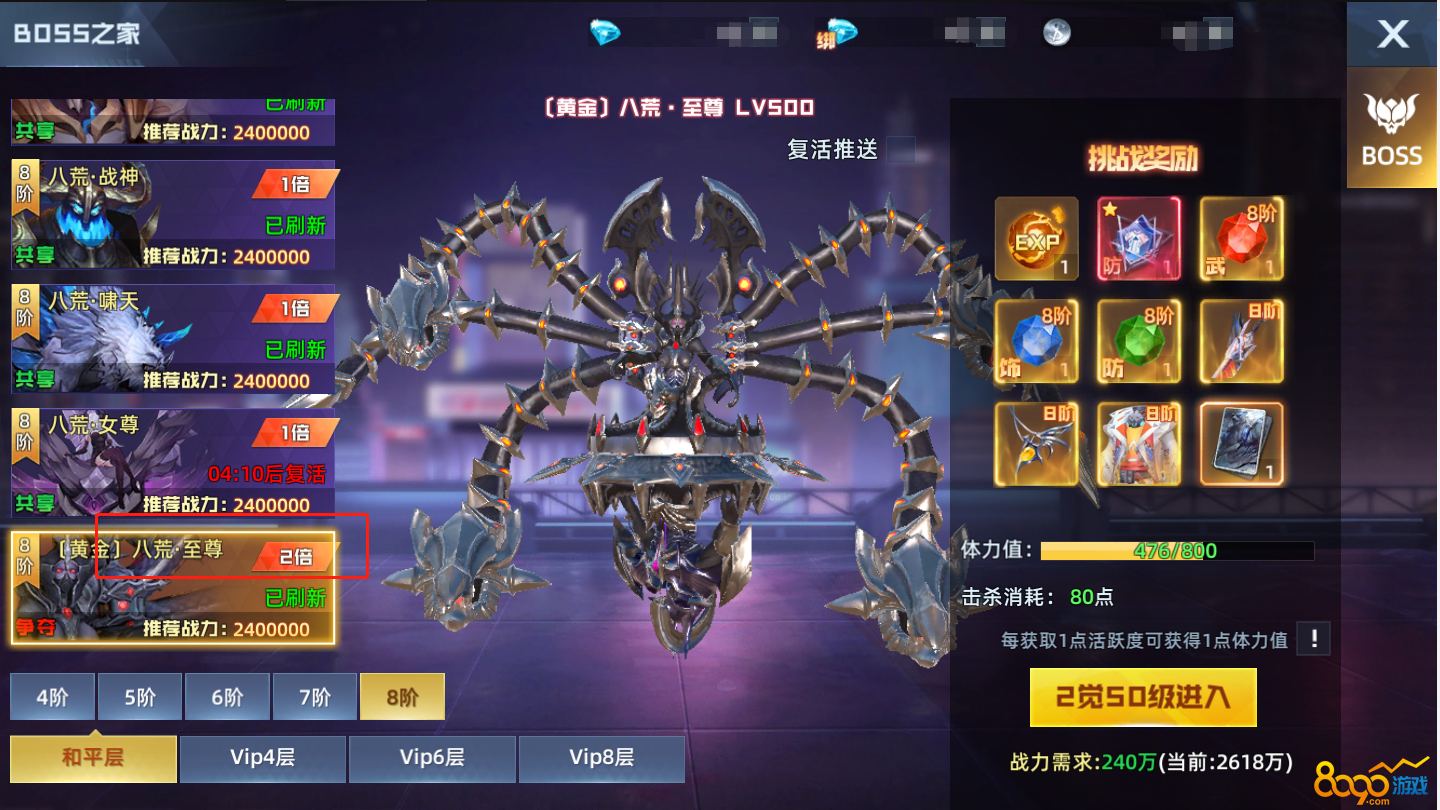1440x810 pixels.
Task: Select the 4阶 tier filter
Action: [52, 697]
